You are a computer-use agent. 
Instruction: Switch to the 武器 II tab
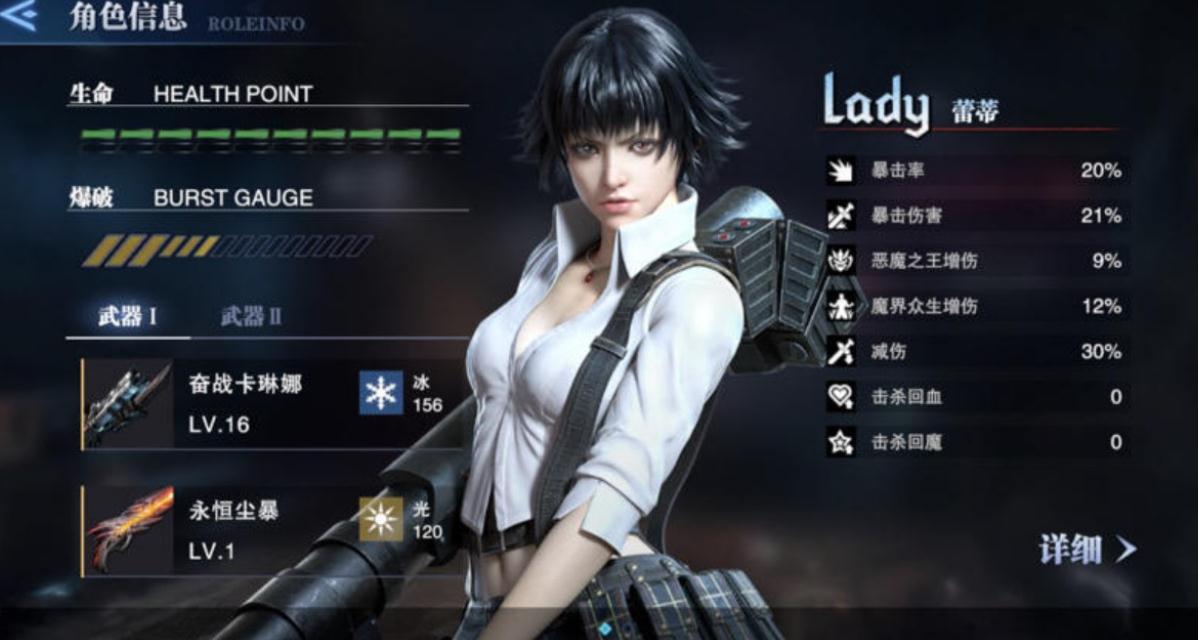[x=250, y=318]
